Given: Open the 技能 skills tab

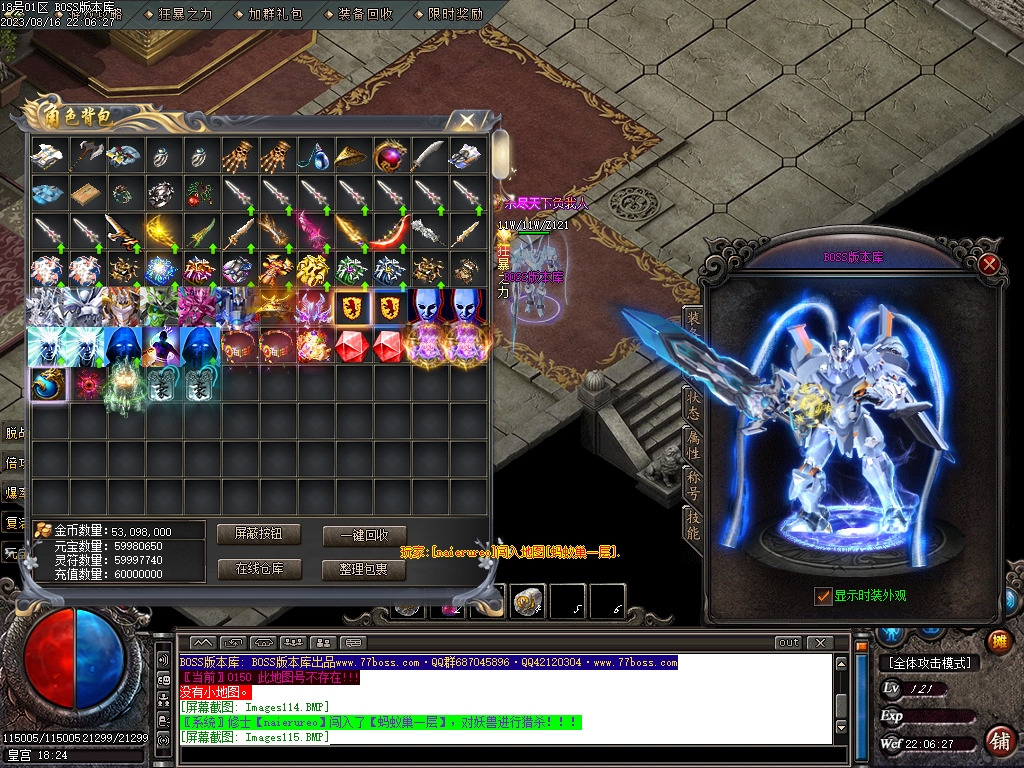Looking at the screenshot, I should click(x=692, y=526).
